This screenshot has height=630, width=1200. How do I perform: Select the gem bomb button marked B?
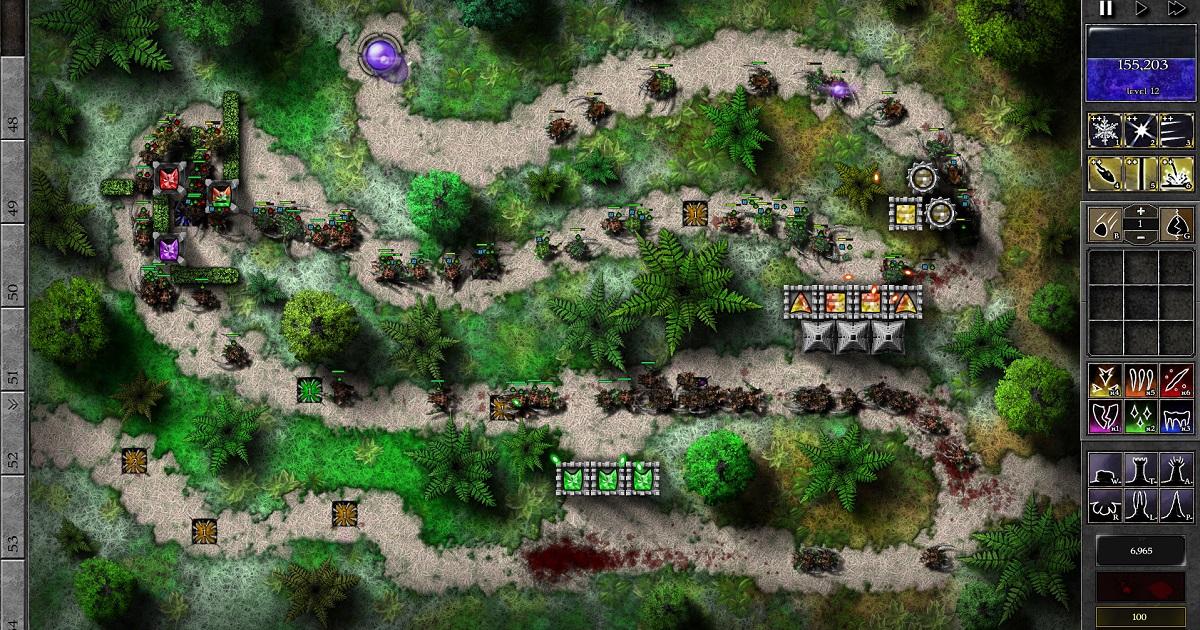[x=1105, y=224]
